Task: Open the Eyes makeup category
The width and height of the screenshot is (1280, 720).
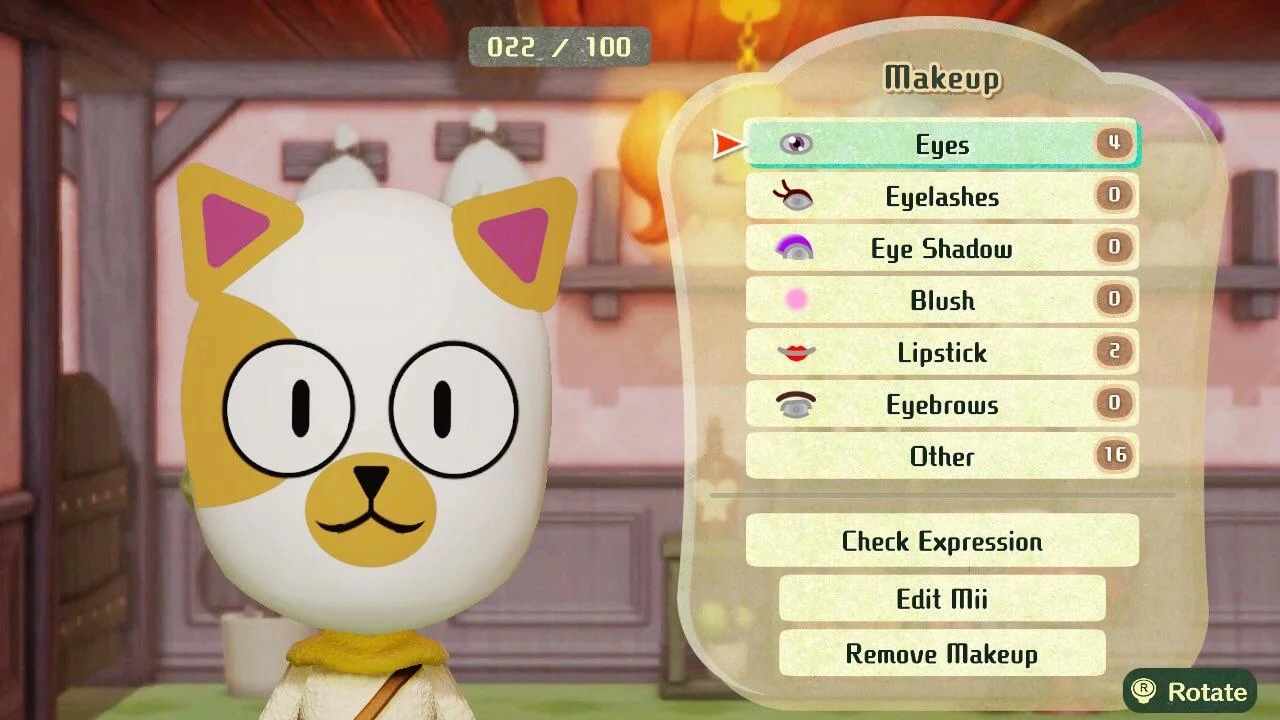Action: [x=940, y=144]
